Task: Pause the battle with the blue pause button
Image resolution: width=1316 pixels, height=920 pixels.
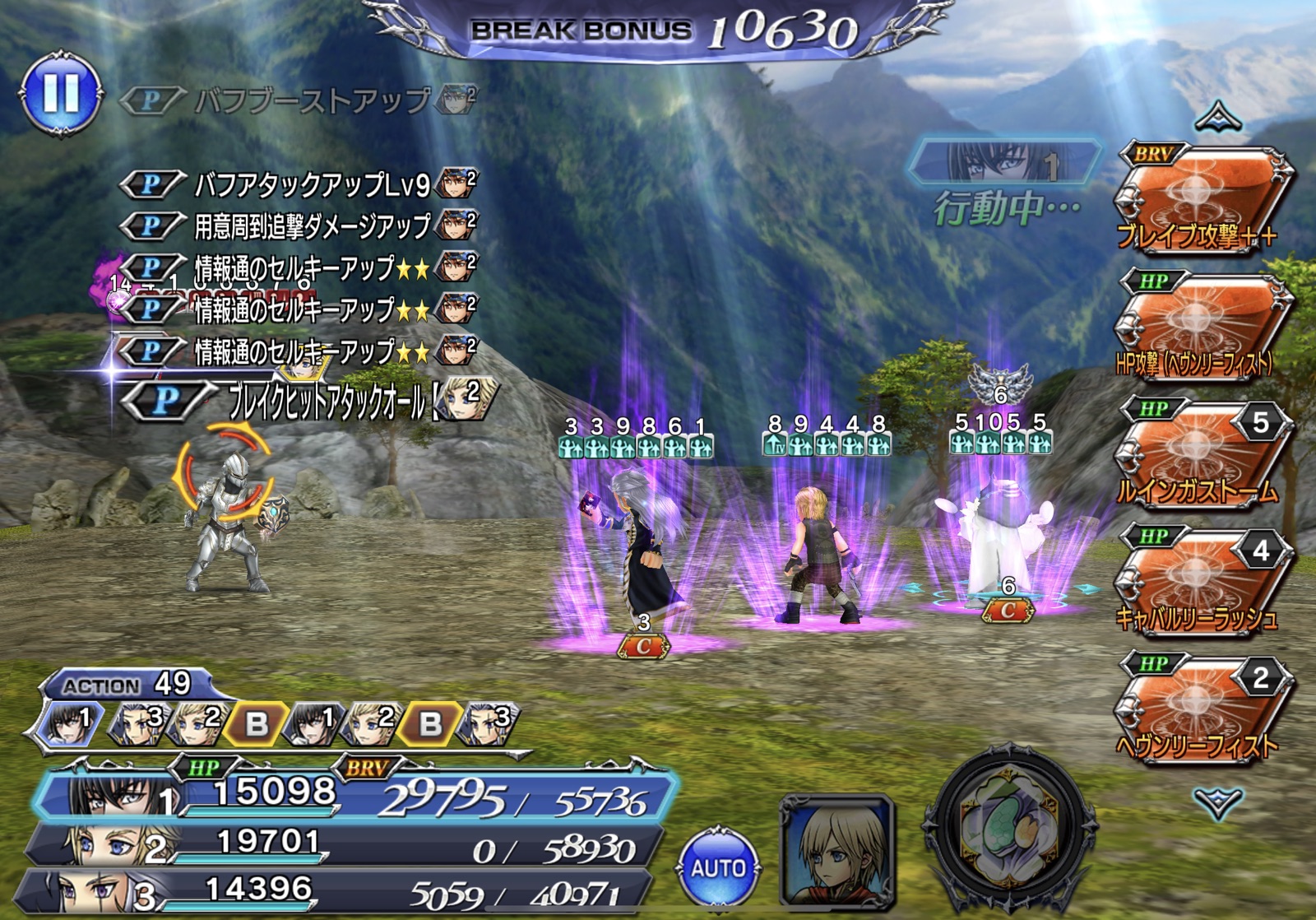Action: 62,93
